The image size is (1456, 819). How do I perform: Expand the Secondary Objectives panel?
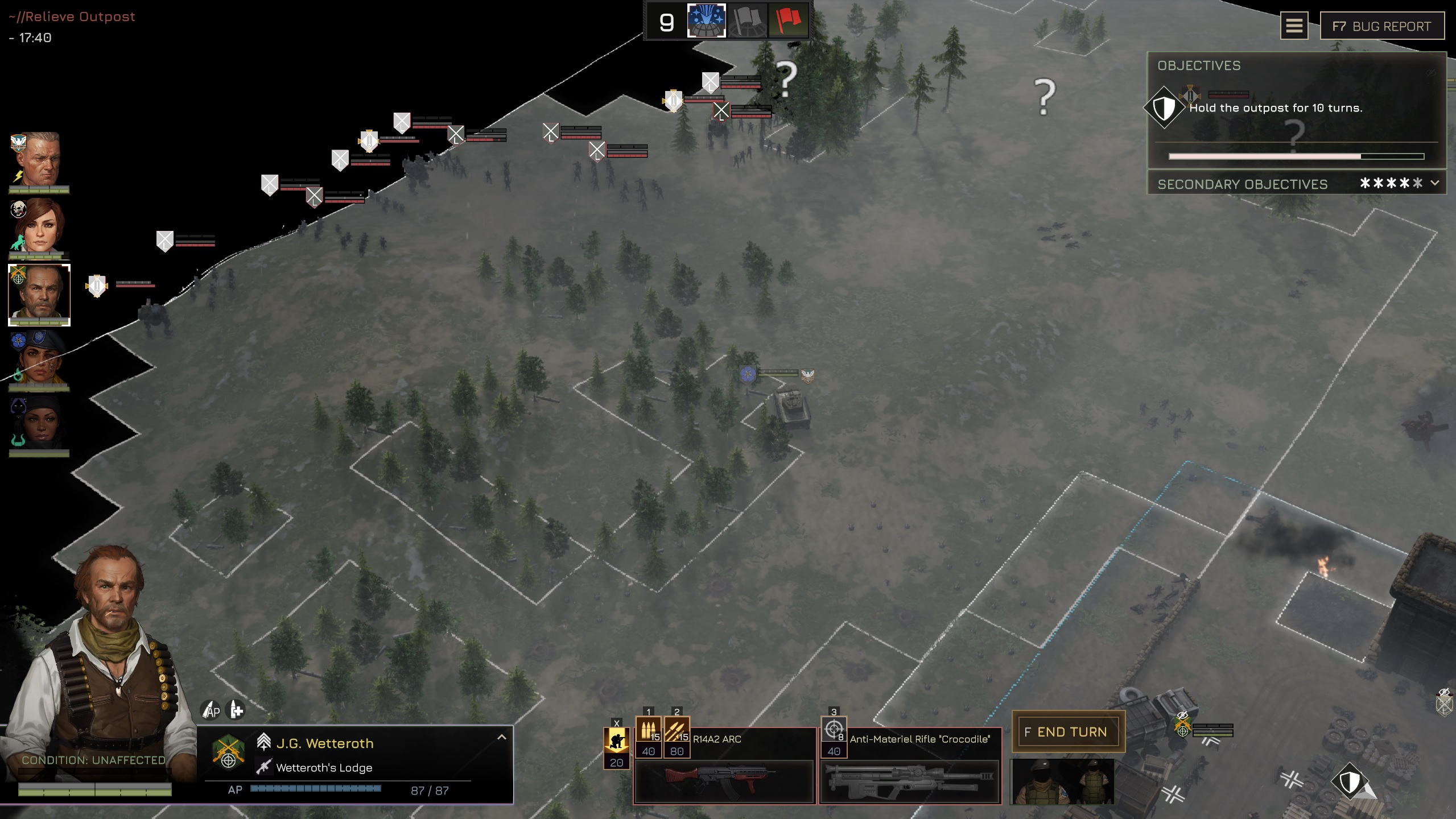(1434, 183)
